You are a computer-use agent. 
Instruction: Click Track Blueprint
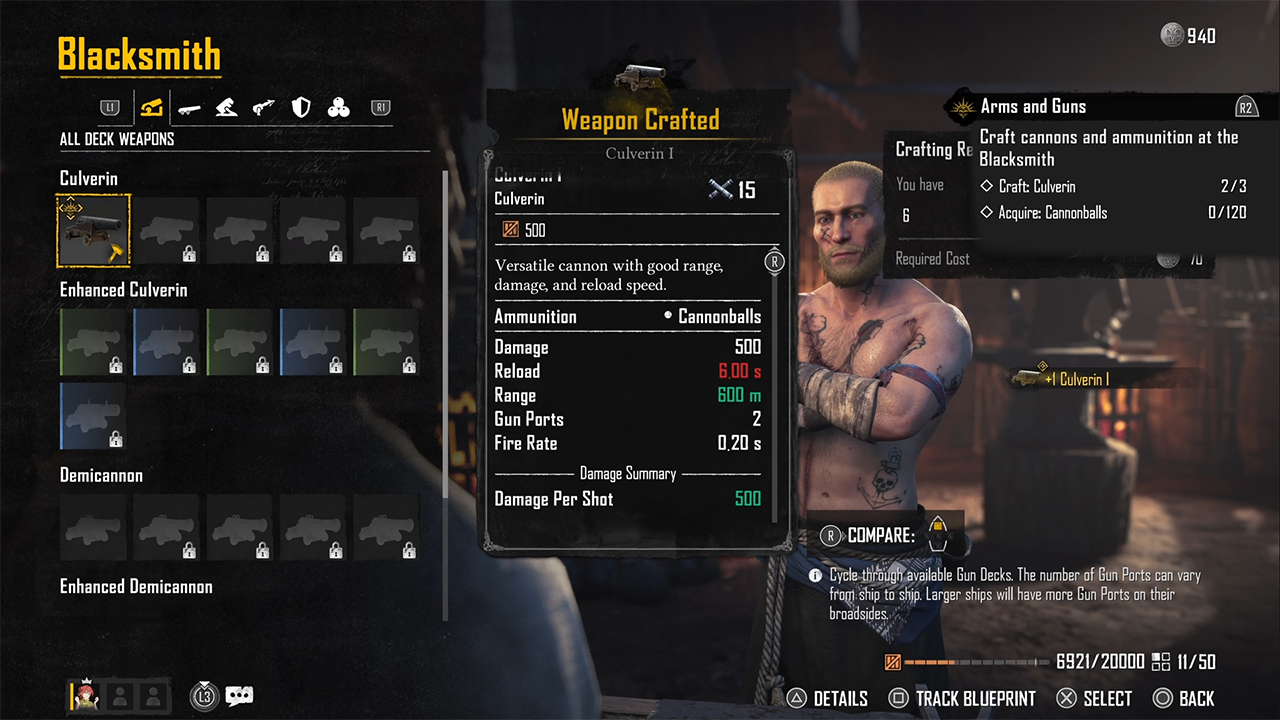click(962, 698)
